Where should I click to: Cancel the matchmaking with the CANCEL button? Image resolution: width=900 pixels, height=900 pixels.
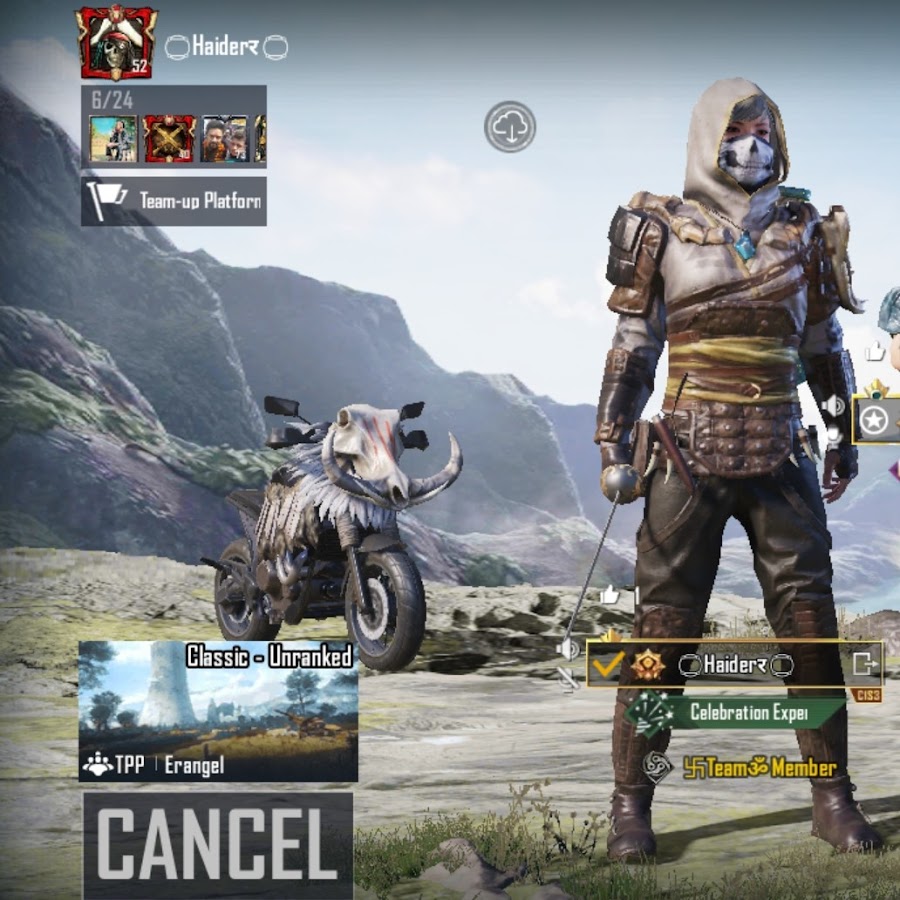tap(217, 843)
